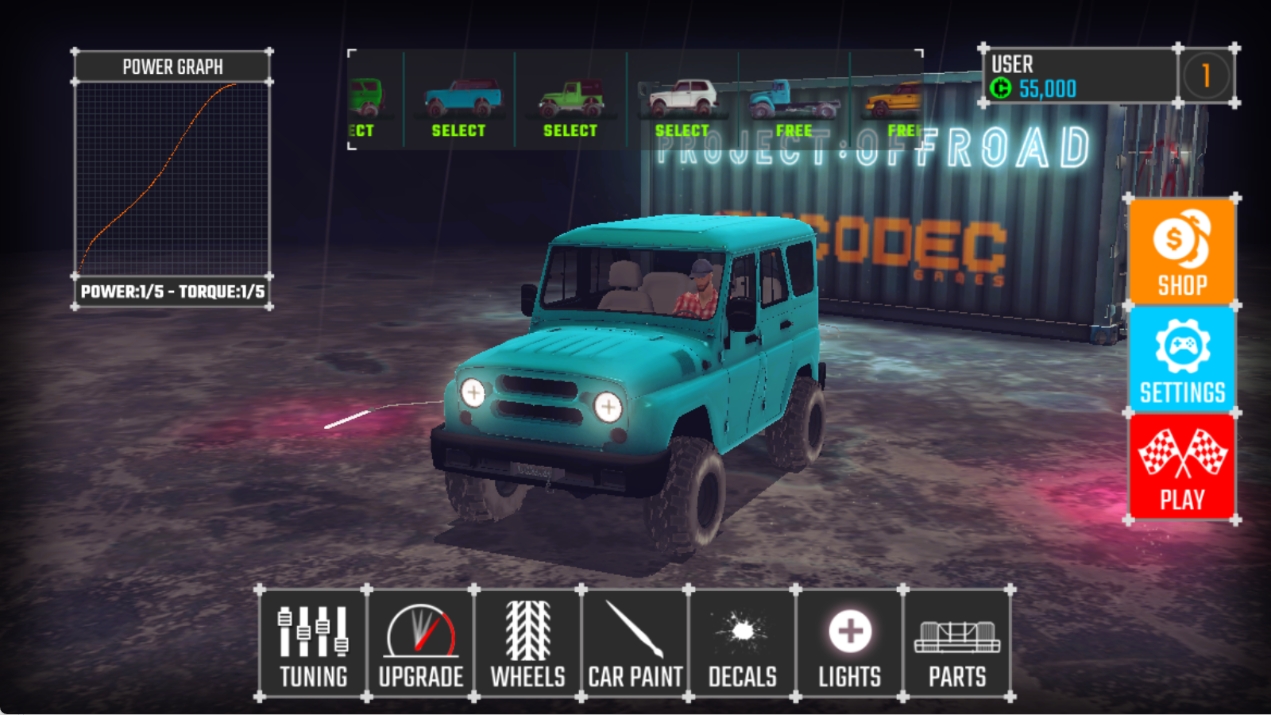The image size is (1271, 715).
Task: Open the Parts menu
Action: (957, 643)
